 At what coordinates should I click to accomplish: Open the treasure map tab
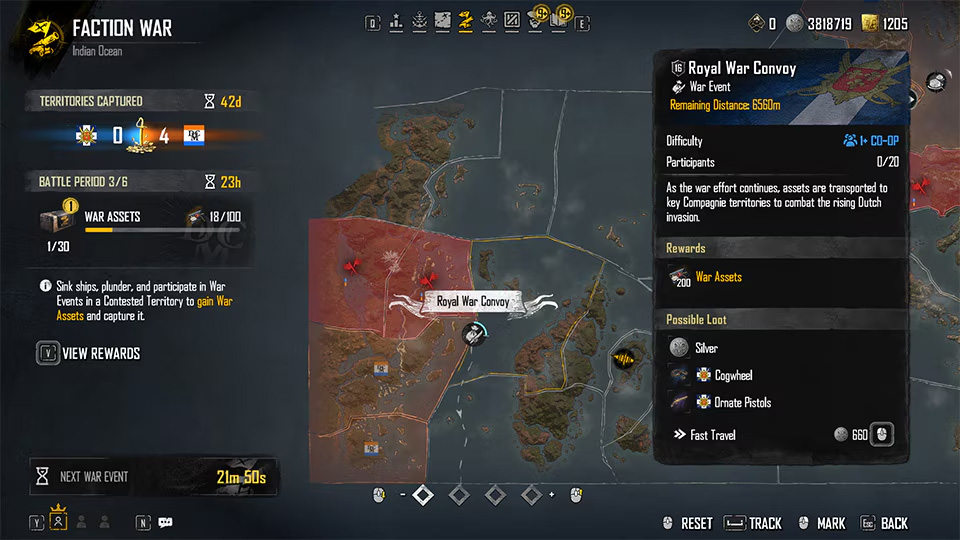[443, 19]
